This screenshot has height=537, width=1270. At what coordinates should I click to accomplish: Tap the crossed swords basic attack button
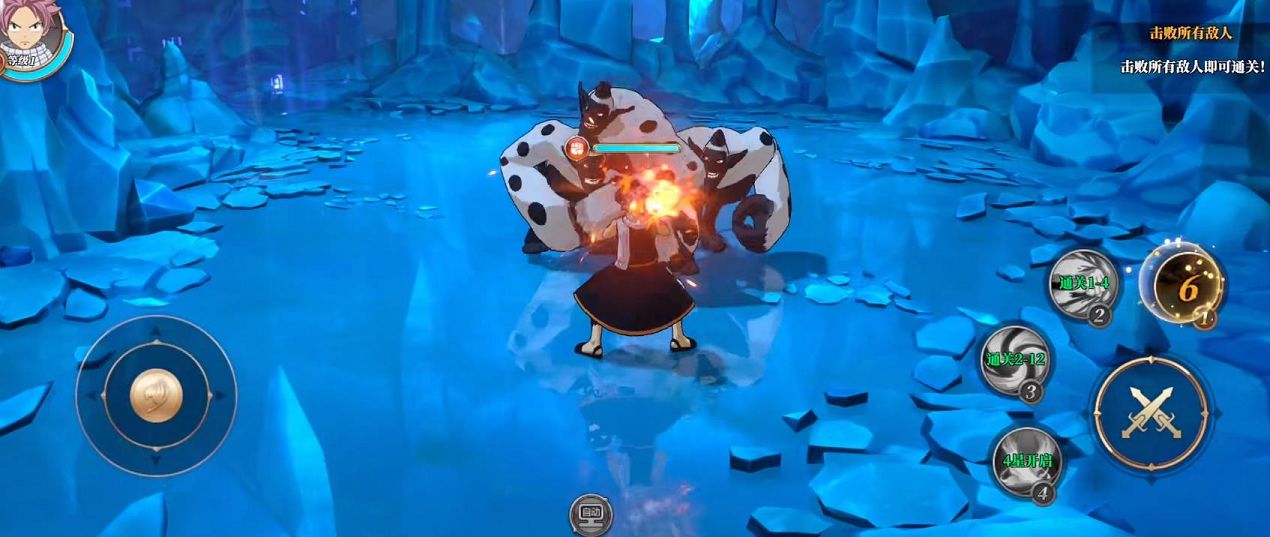point(1150,412)
